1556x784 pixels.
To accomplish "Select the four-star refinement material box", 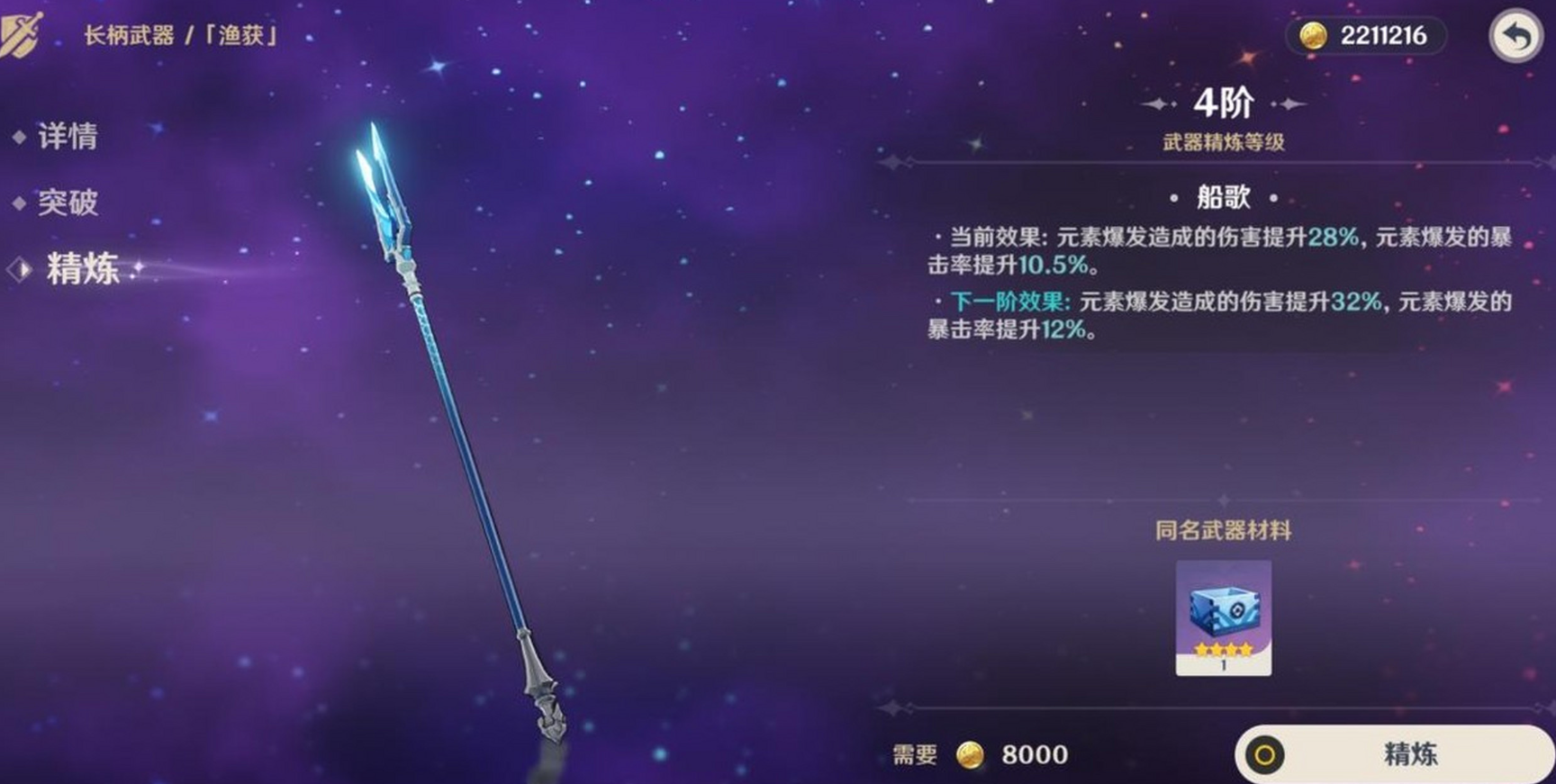I will 1223,617.
